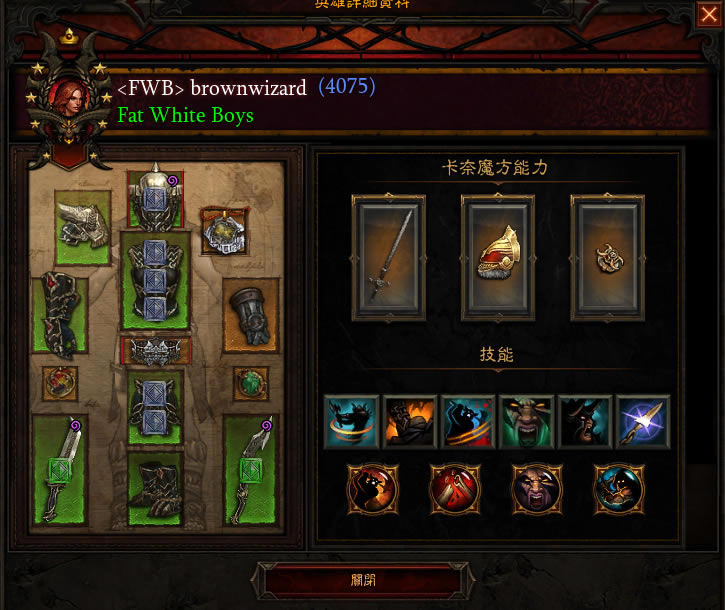Select the green-gemmed ring slot

point(250,382)
